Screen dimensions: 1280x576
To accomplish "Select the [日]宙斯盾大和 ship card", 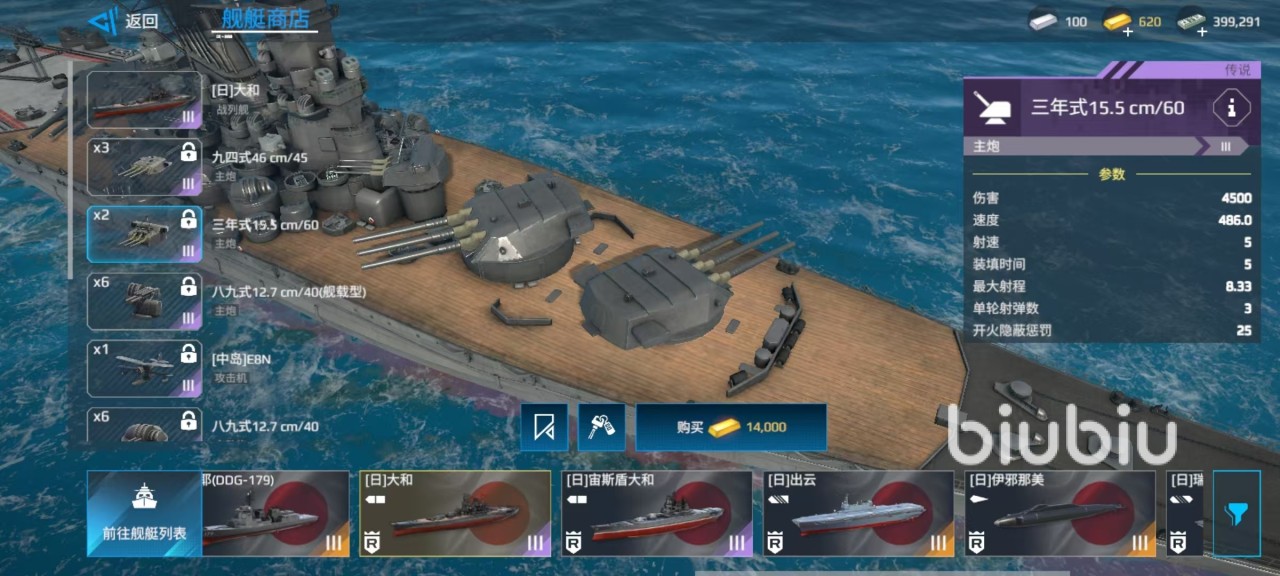I will pos(656,513).
